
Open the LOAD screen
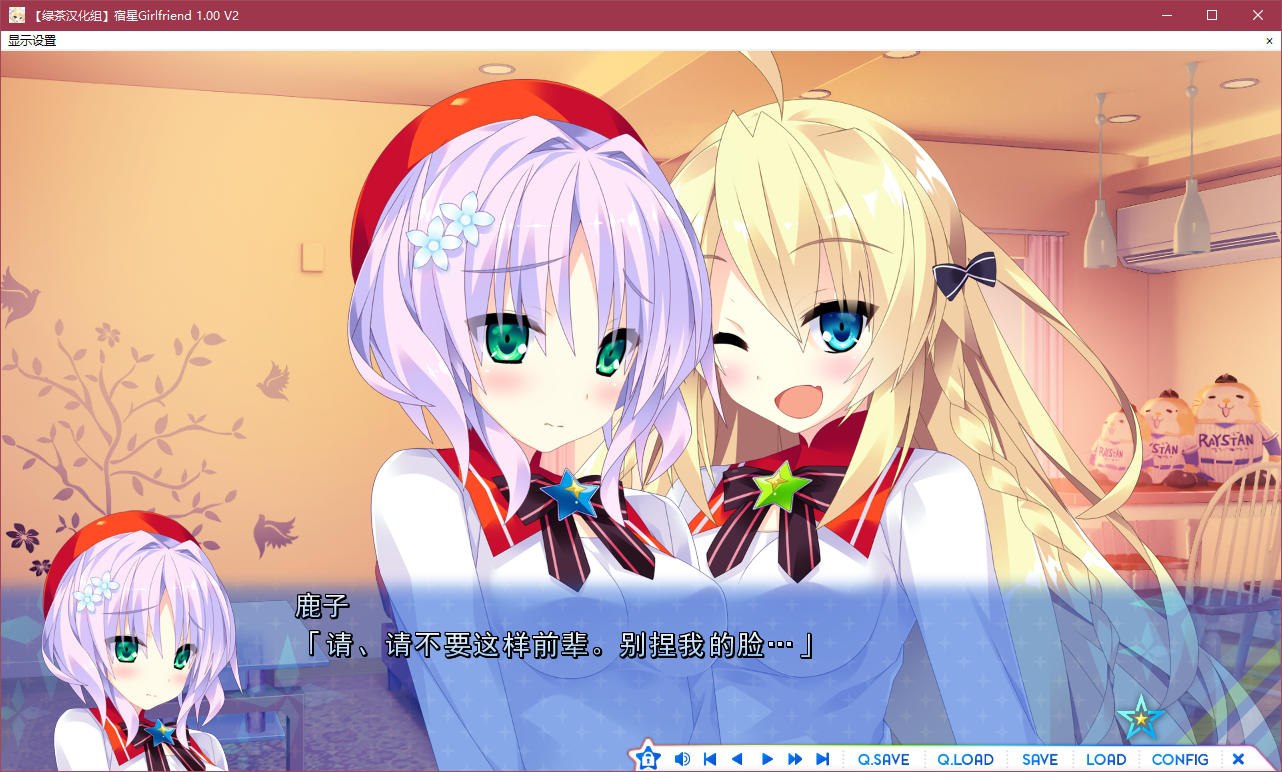coord(1105,758)
